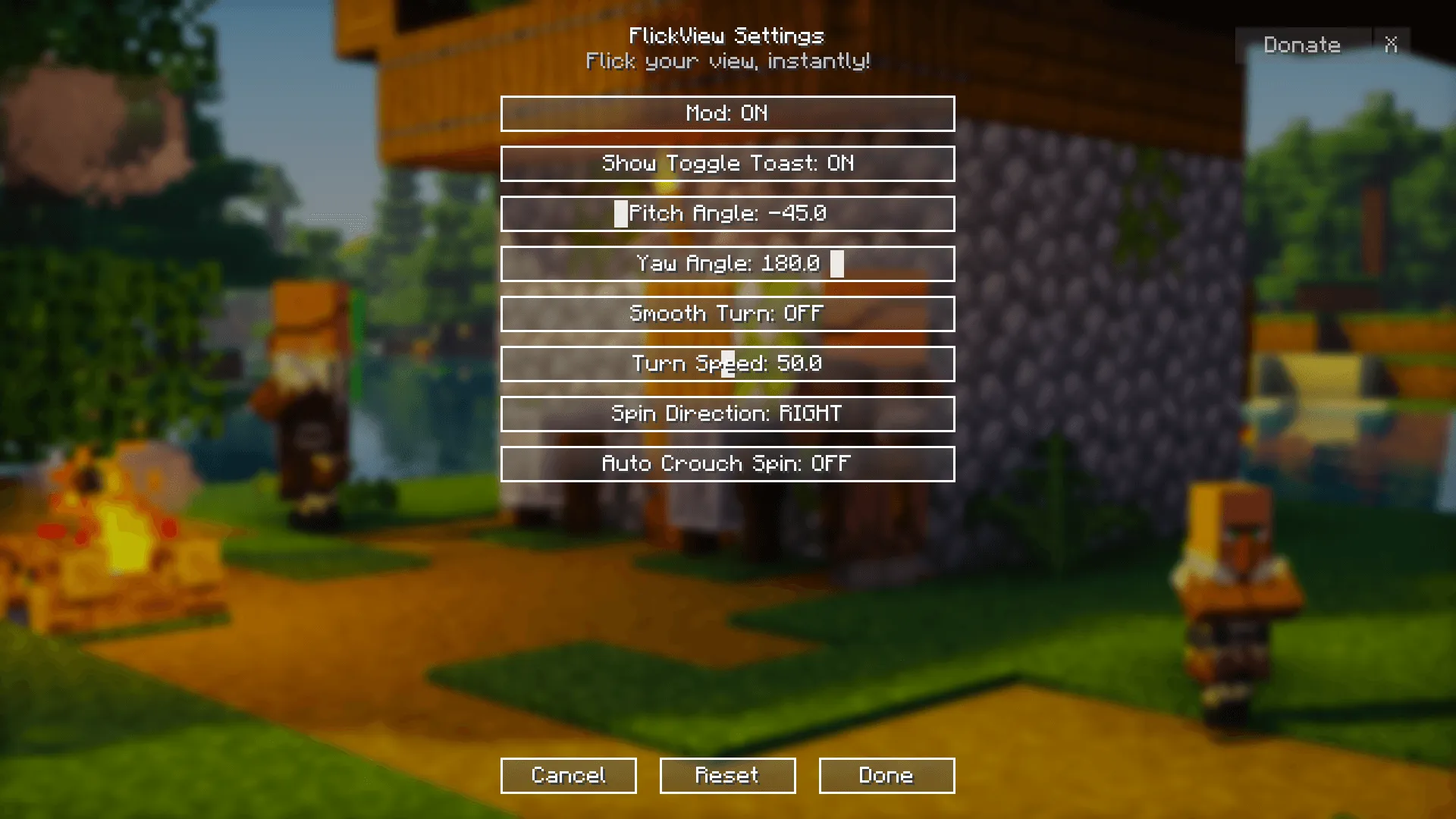
Task: Click the Smooth Turn: OFF control
Action: coord(726,313)
